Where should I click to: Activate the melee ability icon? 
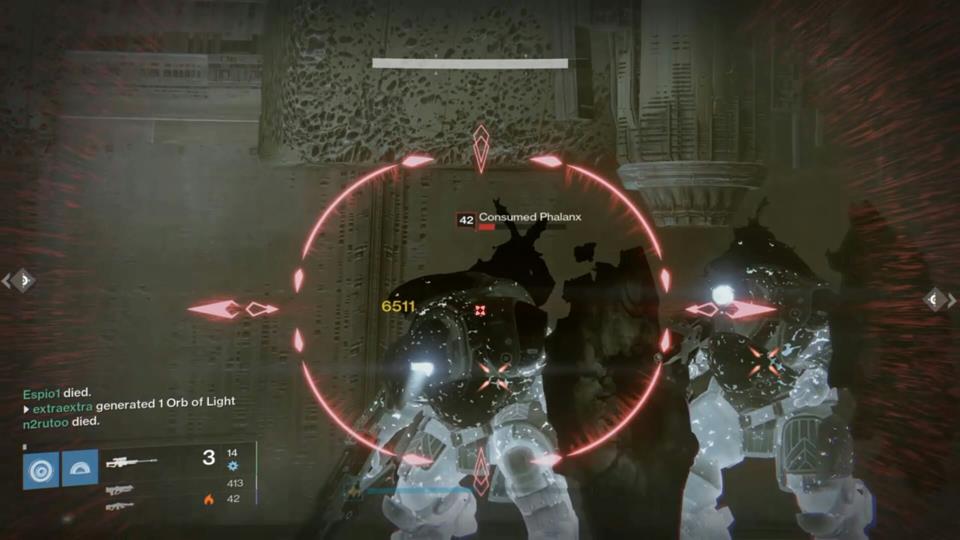tap(80, 469)
